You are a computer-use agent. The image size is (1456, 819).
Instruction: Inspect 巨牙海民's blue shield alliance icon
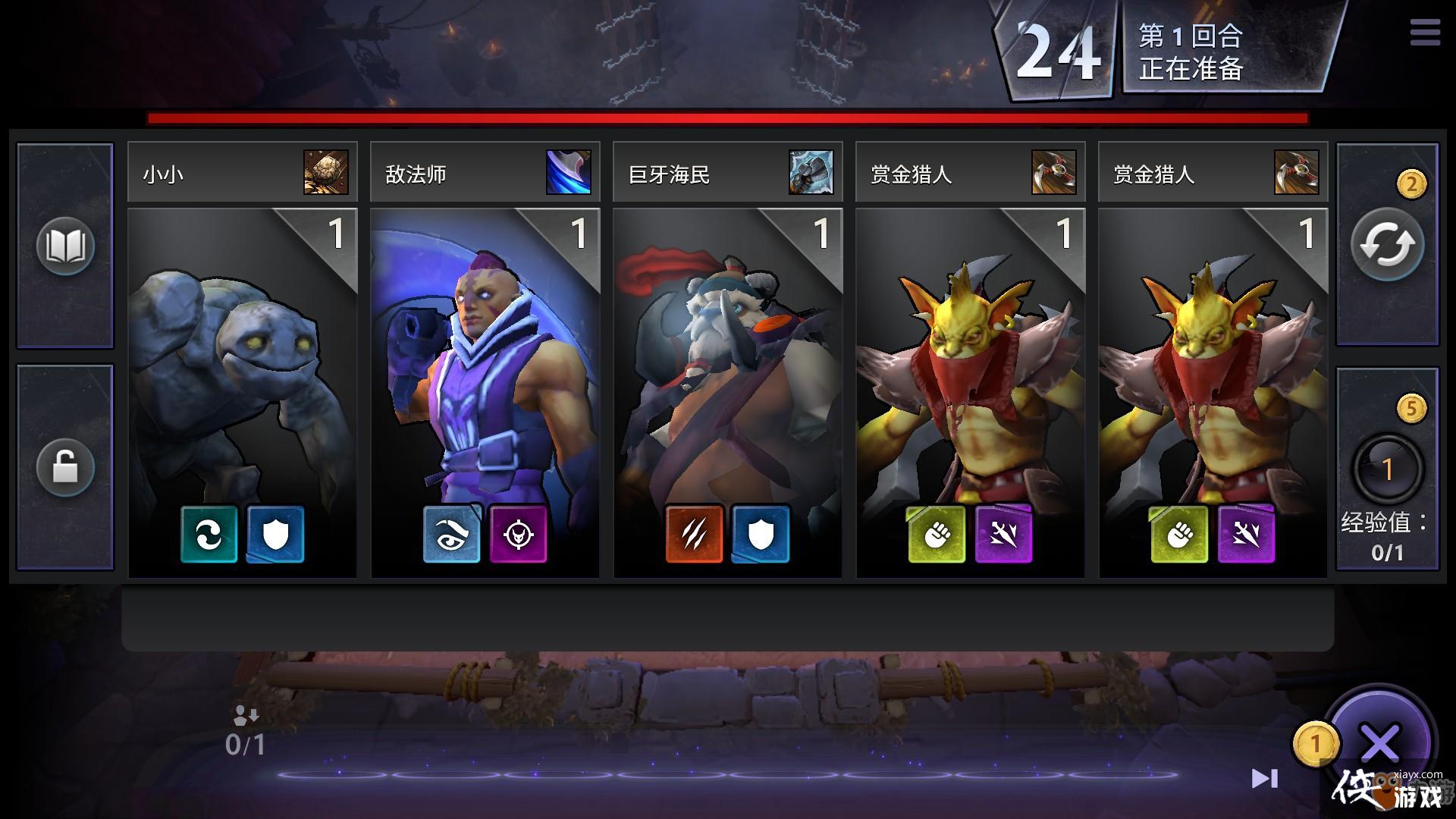(761, 535)
